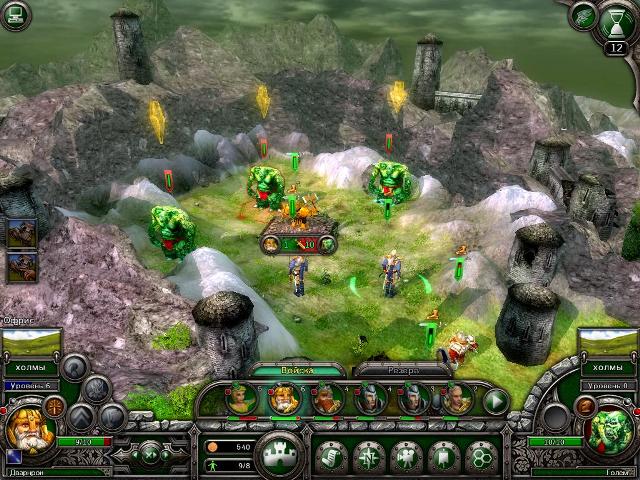Click the compass star panel button
The width and height of the screenshot is (640, 480).
(368, 455)
